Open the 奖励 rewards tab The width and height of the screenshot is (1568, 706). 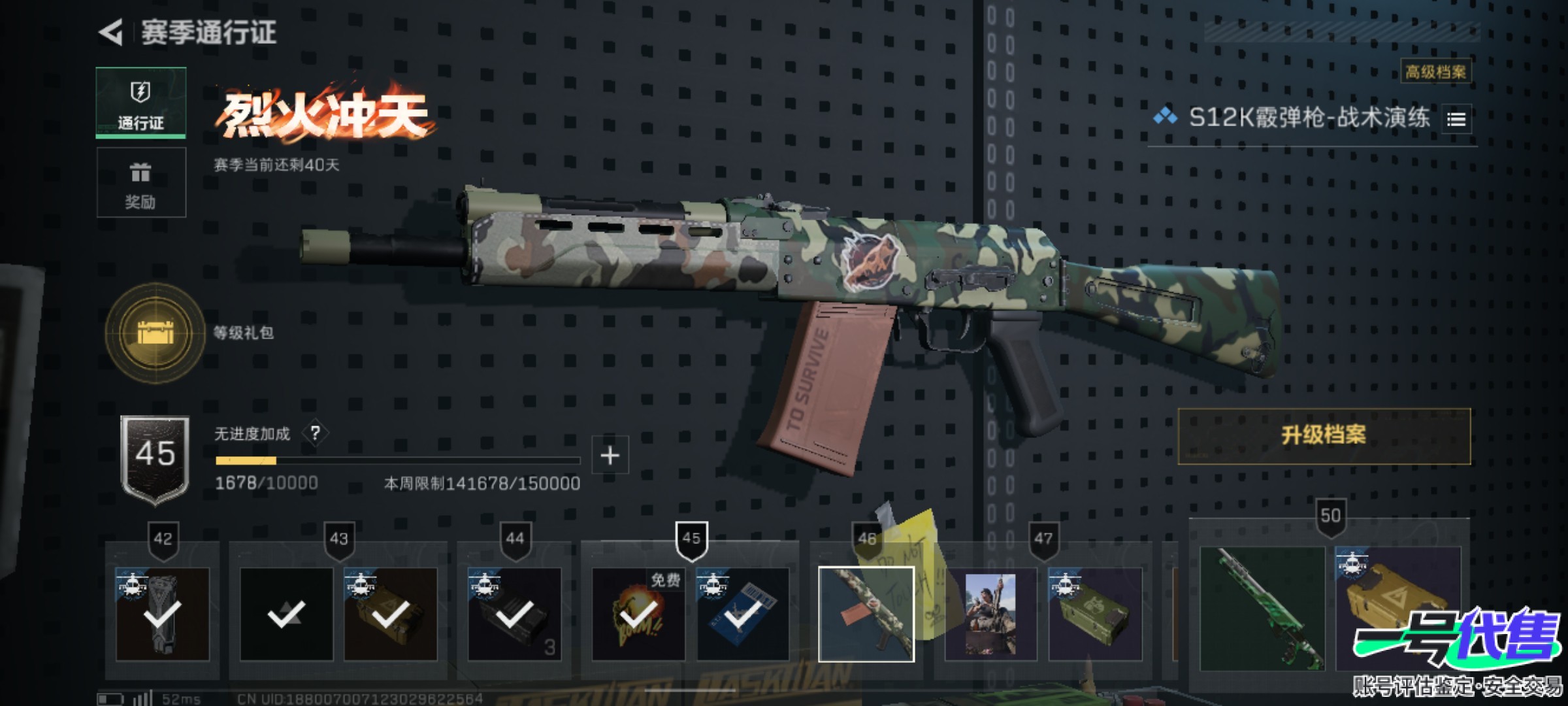[x=141, y=182]
